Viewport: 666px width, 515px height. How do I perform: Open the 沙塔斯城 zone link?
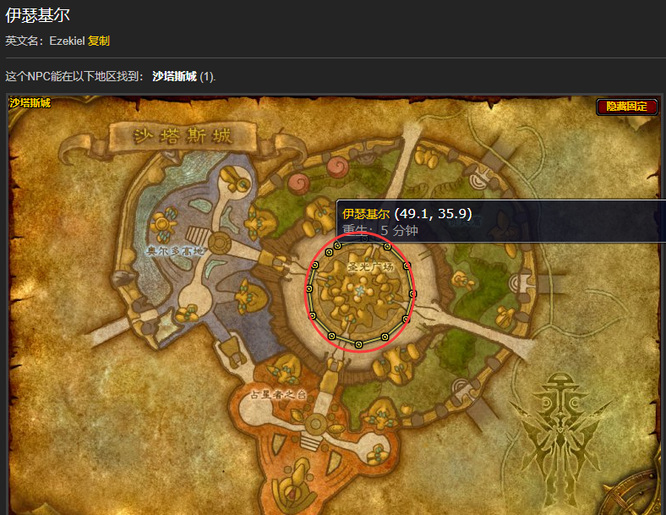pos(175,76)
